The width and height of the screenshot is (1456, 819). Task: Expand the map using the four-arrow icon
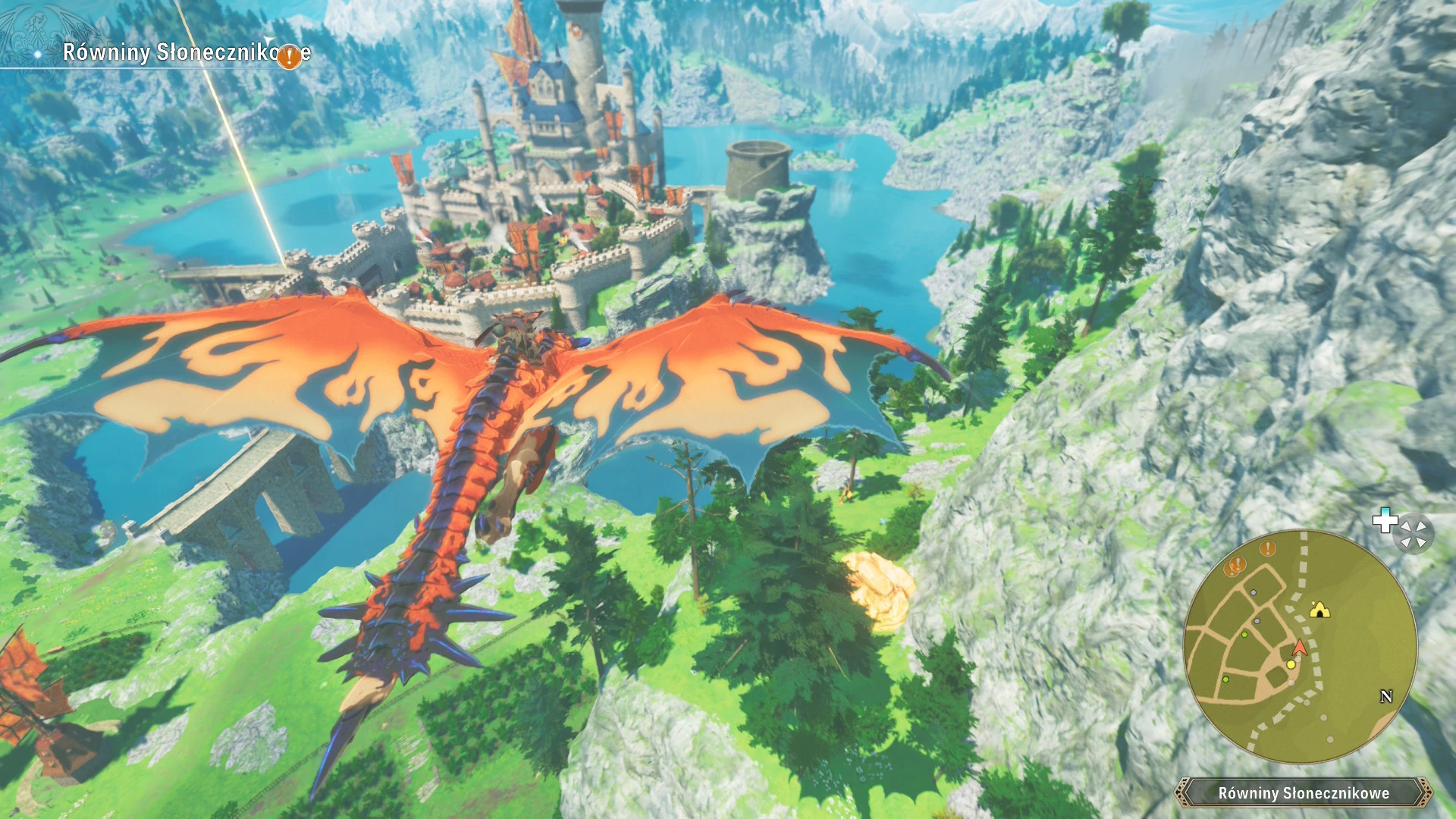pos(1414,532)
